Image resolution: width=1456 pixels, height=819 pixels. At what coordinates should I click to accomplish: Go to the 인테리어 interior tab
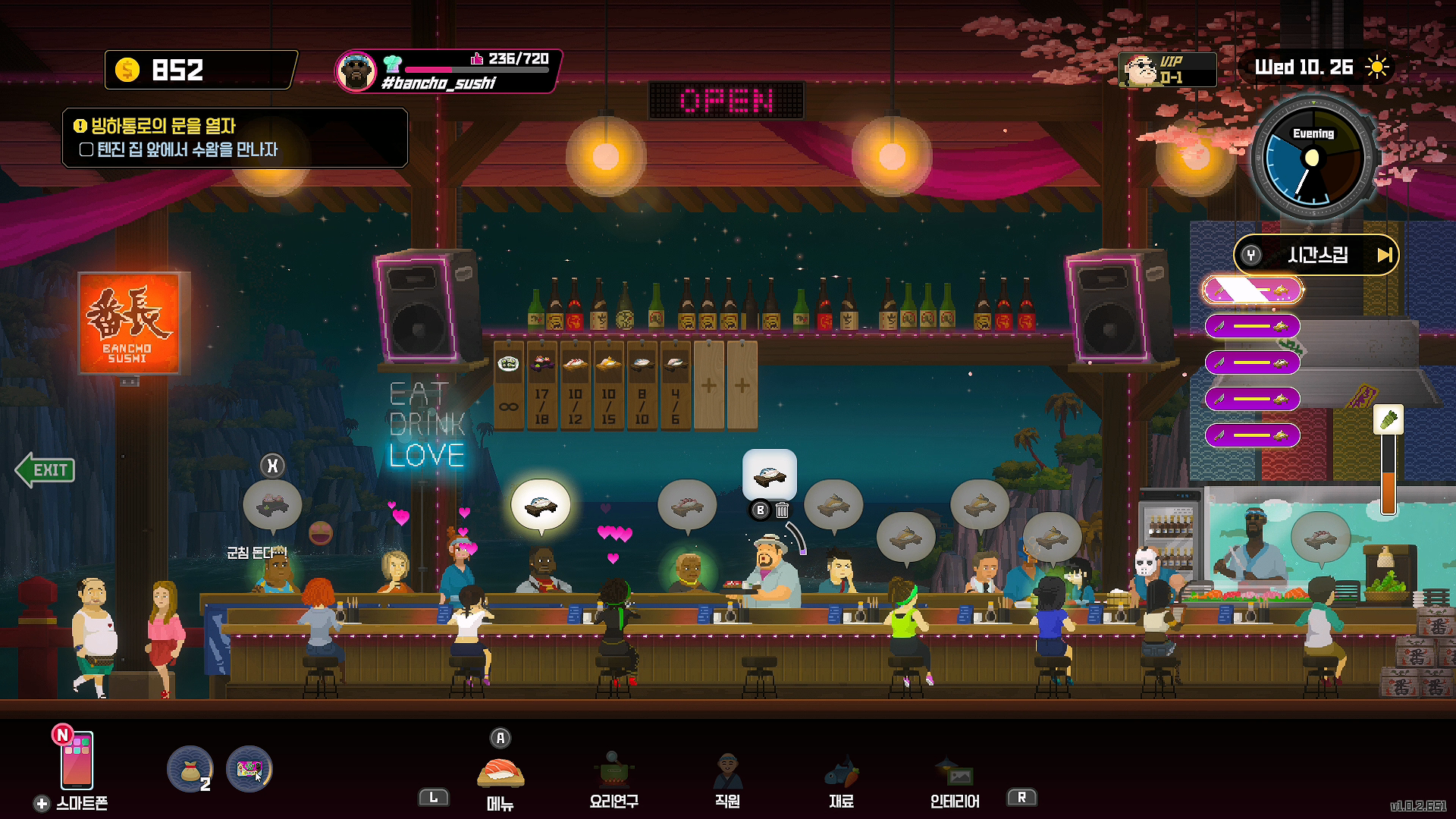[x=955, y=777]
